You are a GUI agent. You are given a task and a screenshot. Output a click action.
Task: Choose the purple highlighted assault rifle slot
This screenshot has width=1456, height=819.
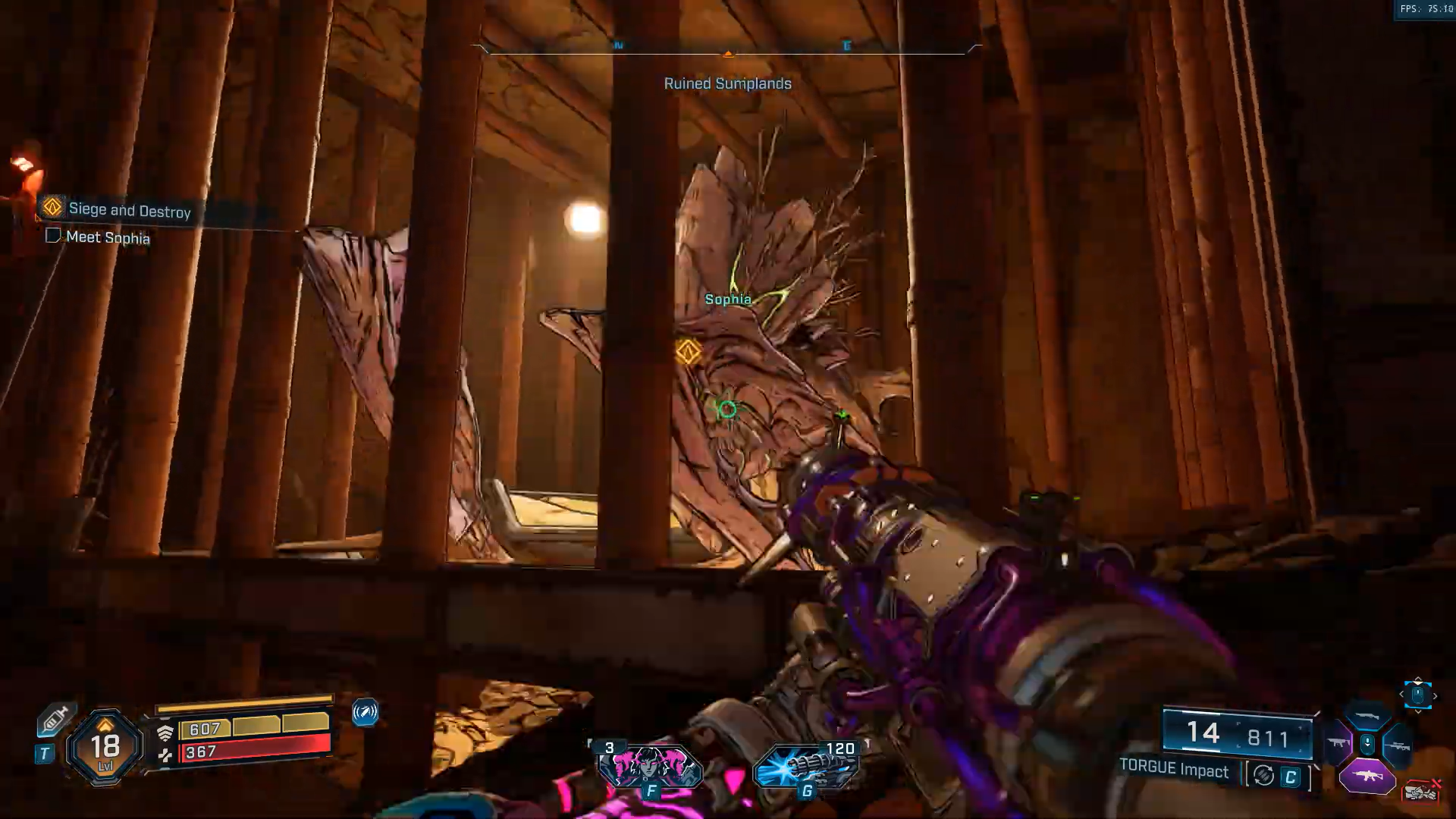click(1367, 777)
